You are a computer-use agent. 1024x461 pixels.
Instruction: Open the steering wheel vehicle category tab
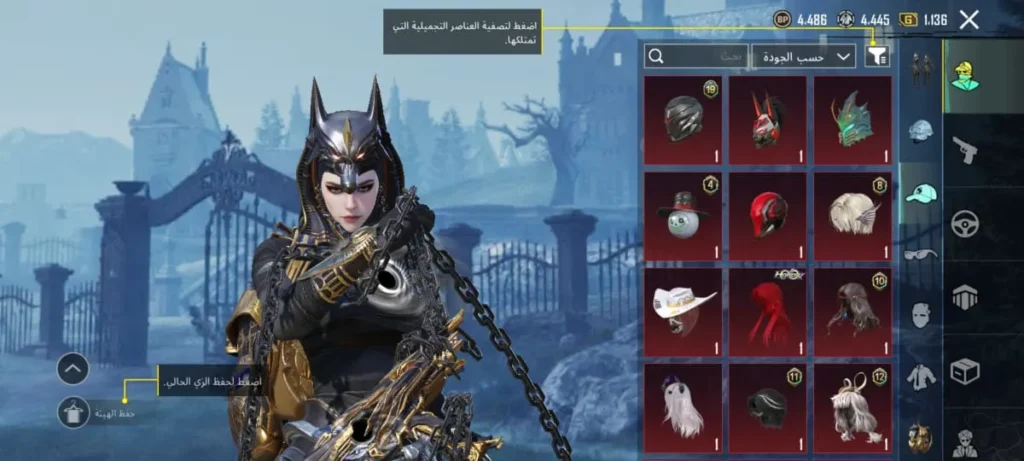pos(965,224)
